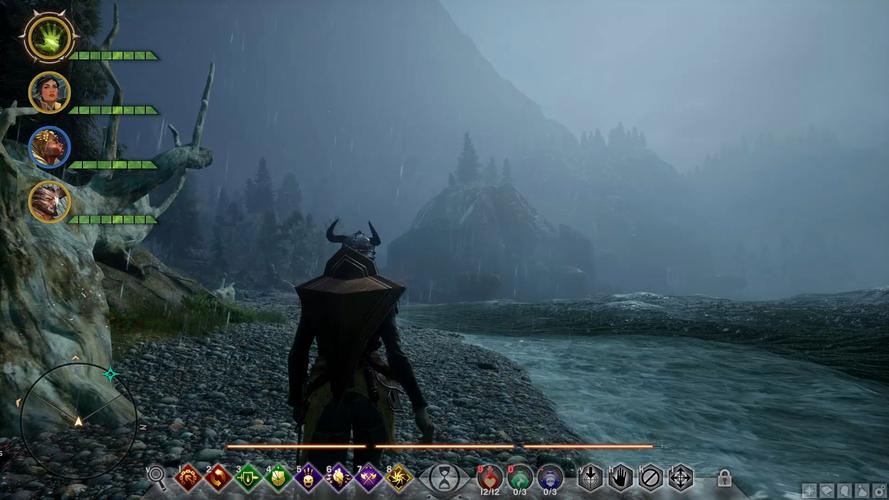
Task: Select the dark-haired woman party portrait
Action: (x=49, y=92)
